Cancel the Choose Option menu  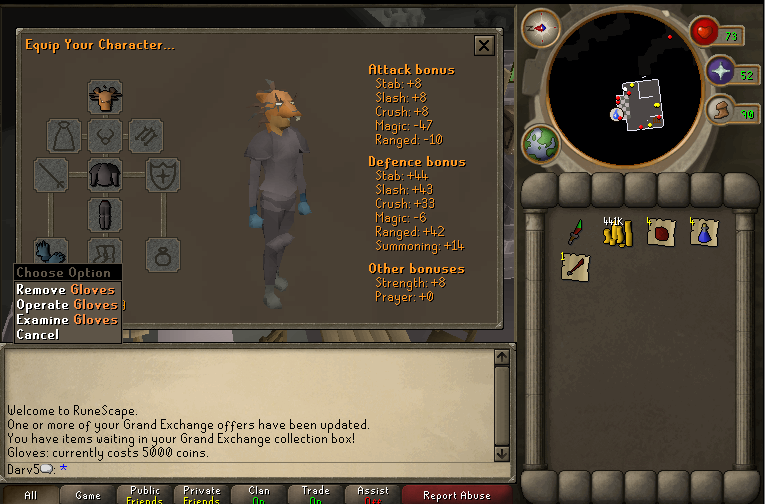coord(38,335)
